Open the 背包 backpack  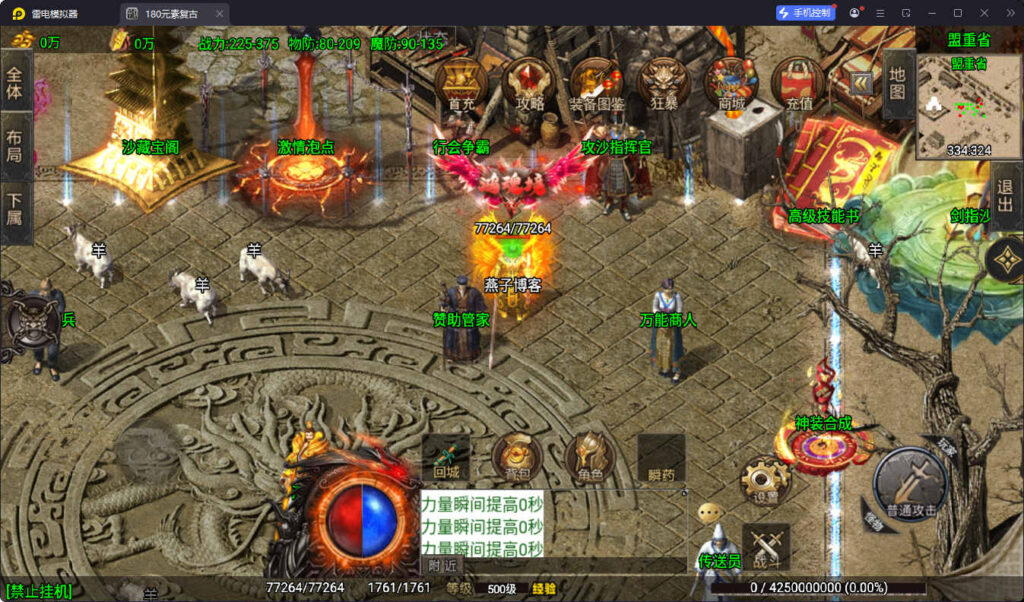point(516,458)
